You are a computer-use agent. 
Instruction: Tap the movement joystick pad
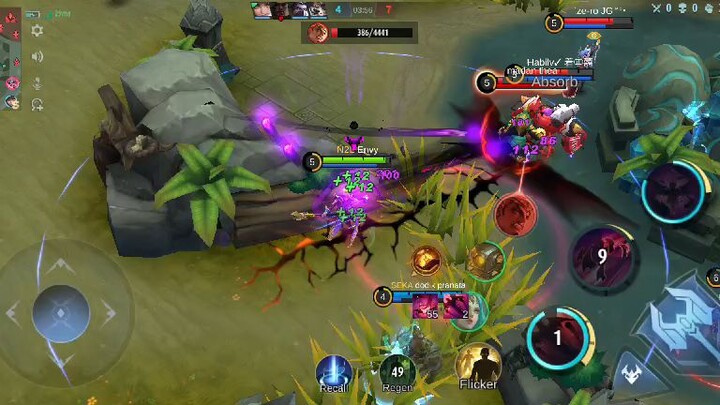pyautogui.click(x=62, y=312)
